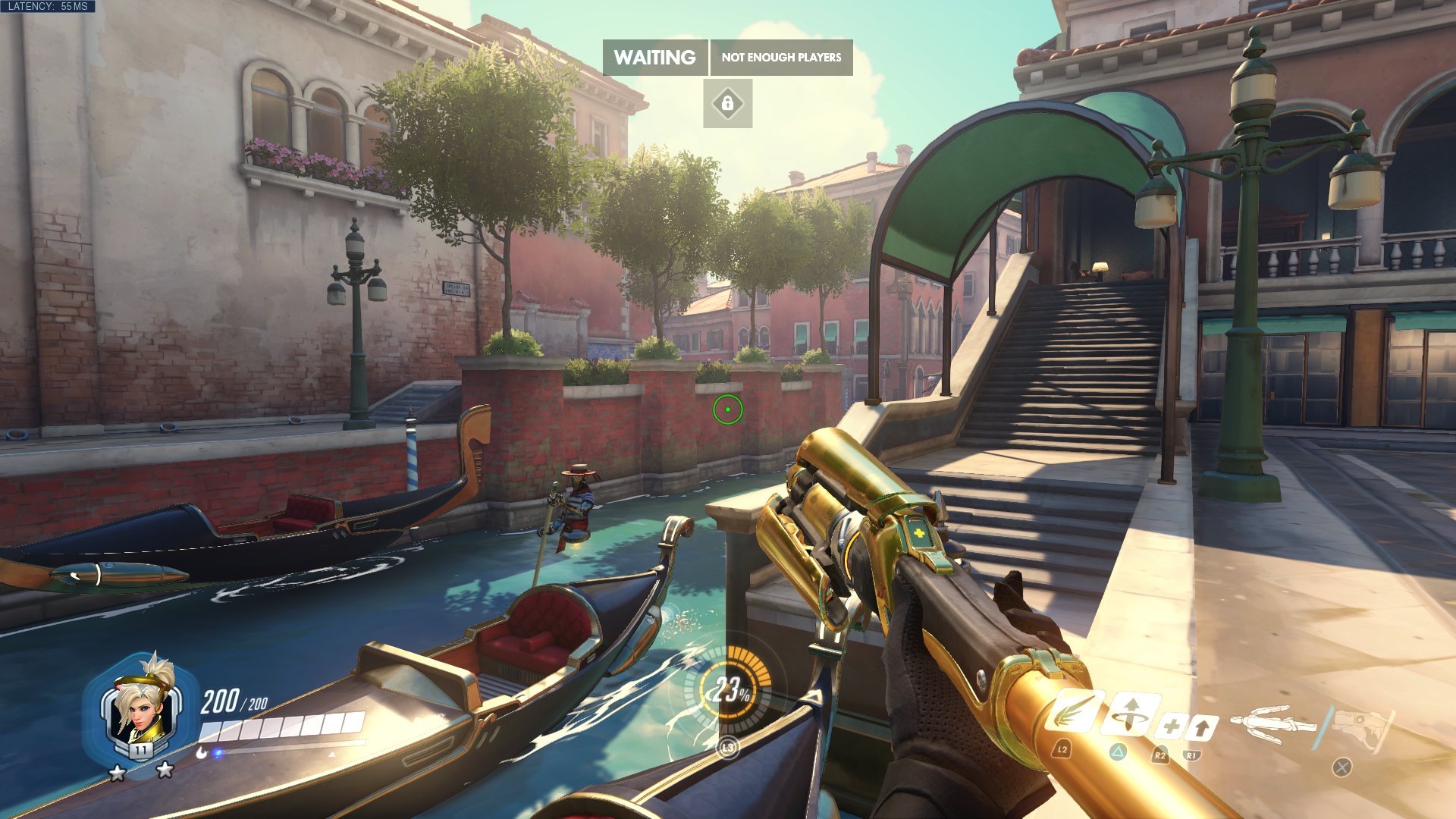The height and width of the screenshot is (819, 1456).
Task: Click the ultimate charge meter
Action: [x=729, y=689]
